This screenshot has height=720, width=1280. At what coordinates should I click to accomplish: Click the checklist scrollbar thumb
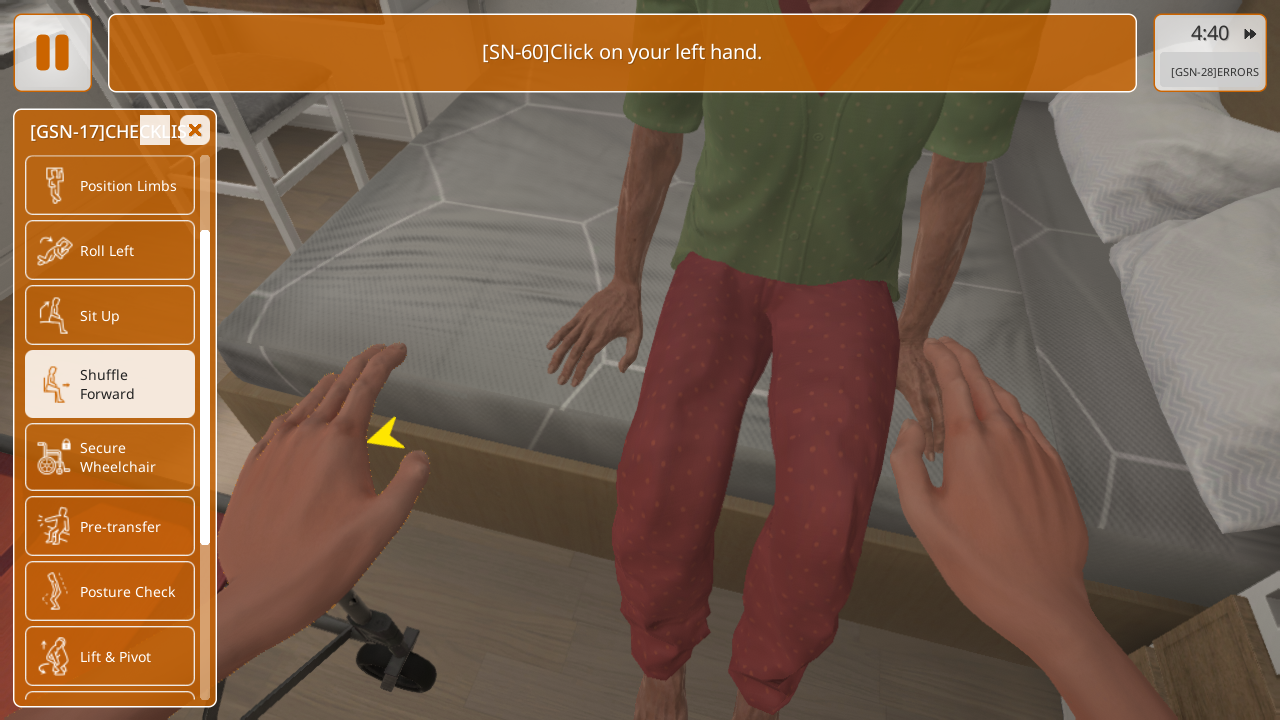[205, 387]
